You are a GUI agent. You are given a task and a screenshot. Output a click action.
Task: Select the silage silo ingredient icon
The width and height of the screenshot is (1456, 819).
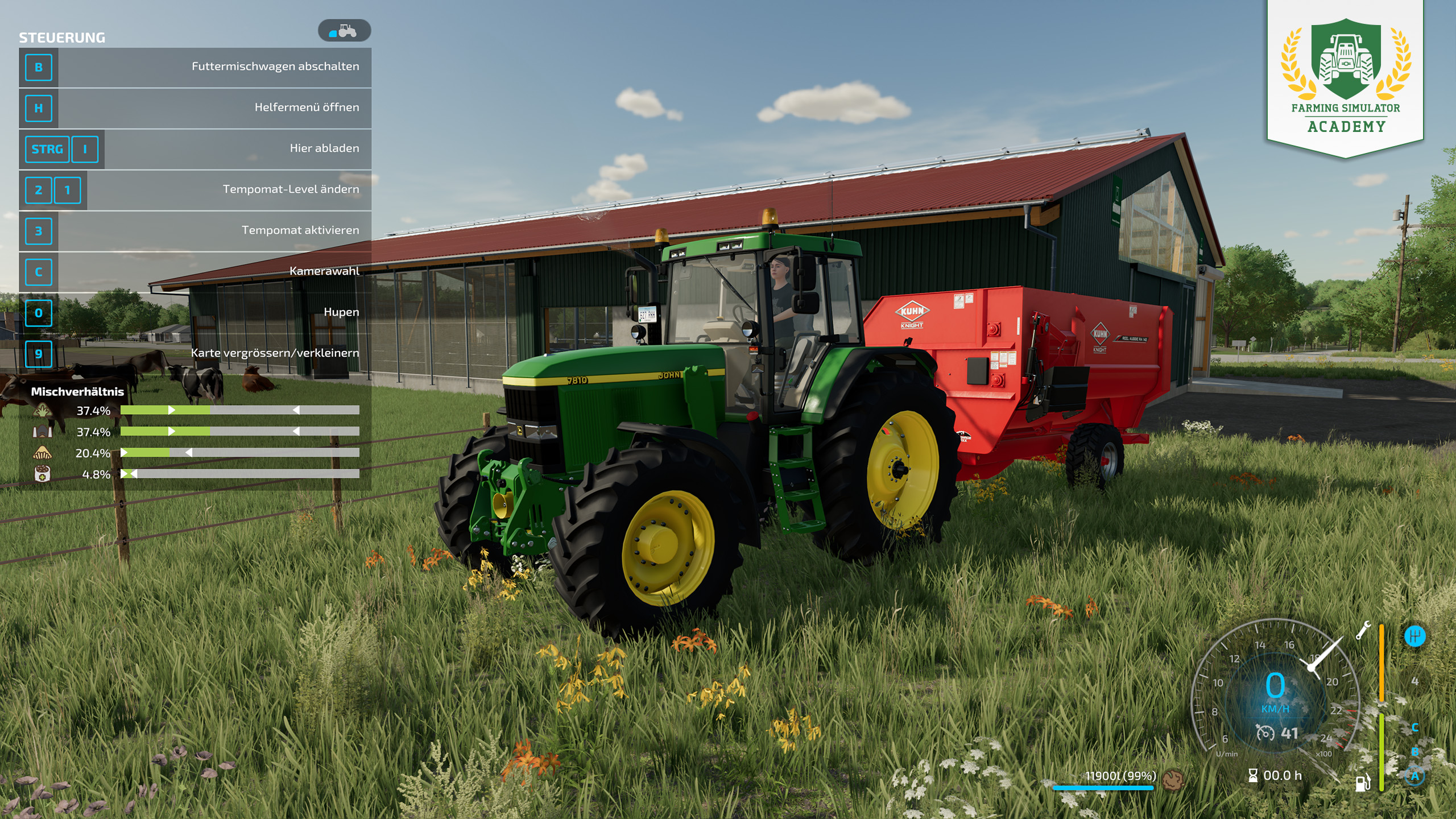click(43, 432)
